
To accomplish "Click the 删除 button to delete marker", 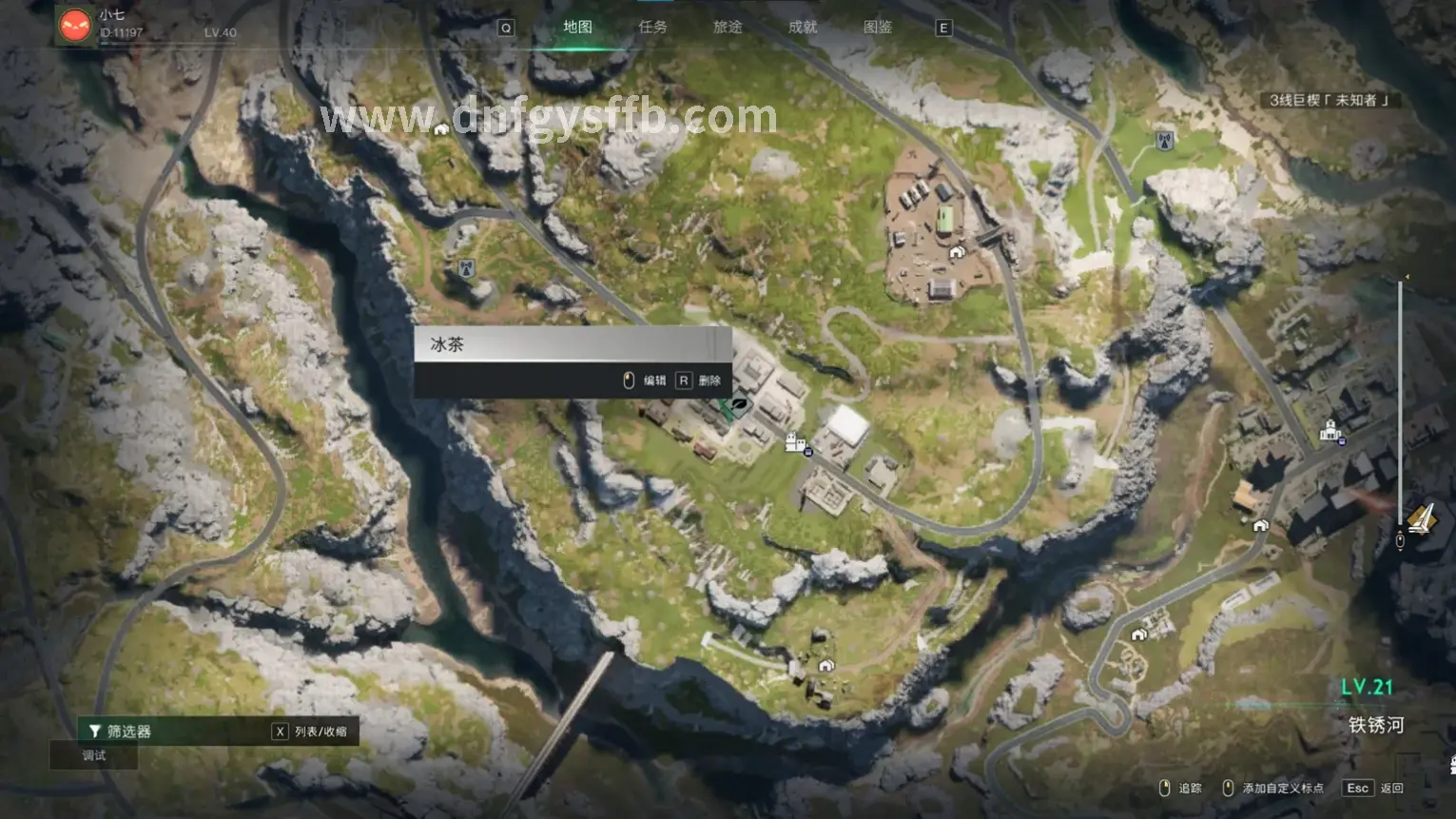I will coord(709,380).
